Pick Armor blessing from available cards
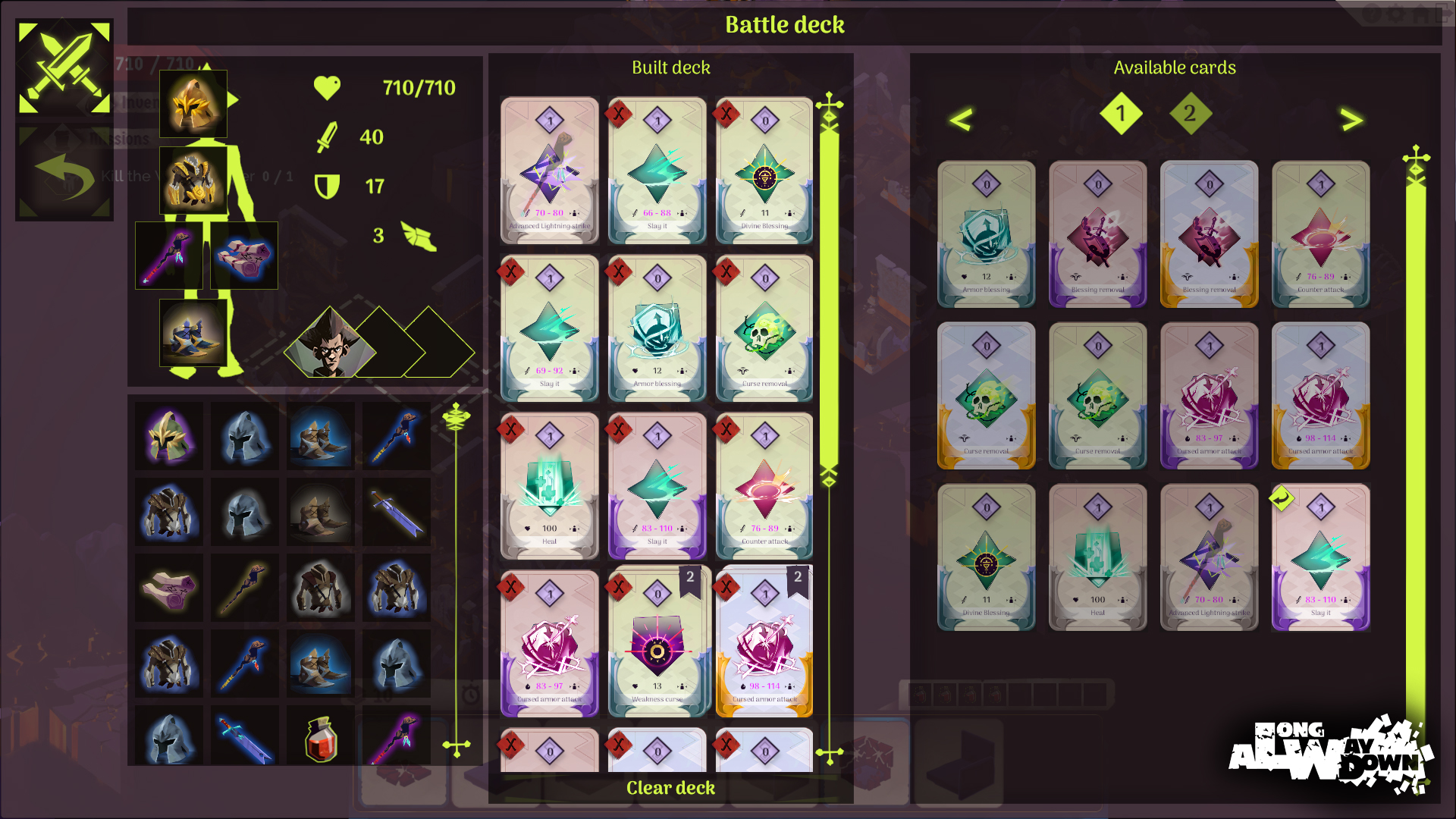 (x=986, y=234)
